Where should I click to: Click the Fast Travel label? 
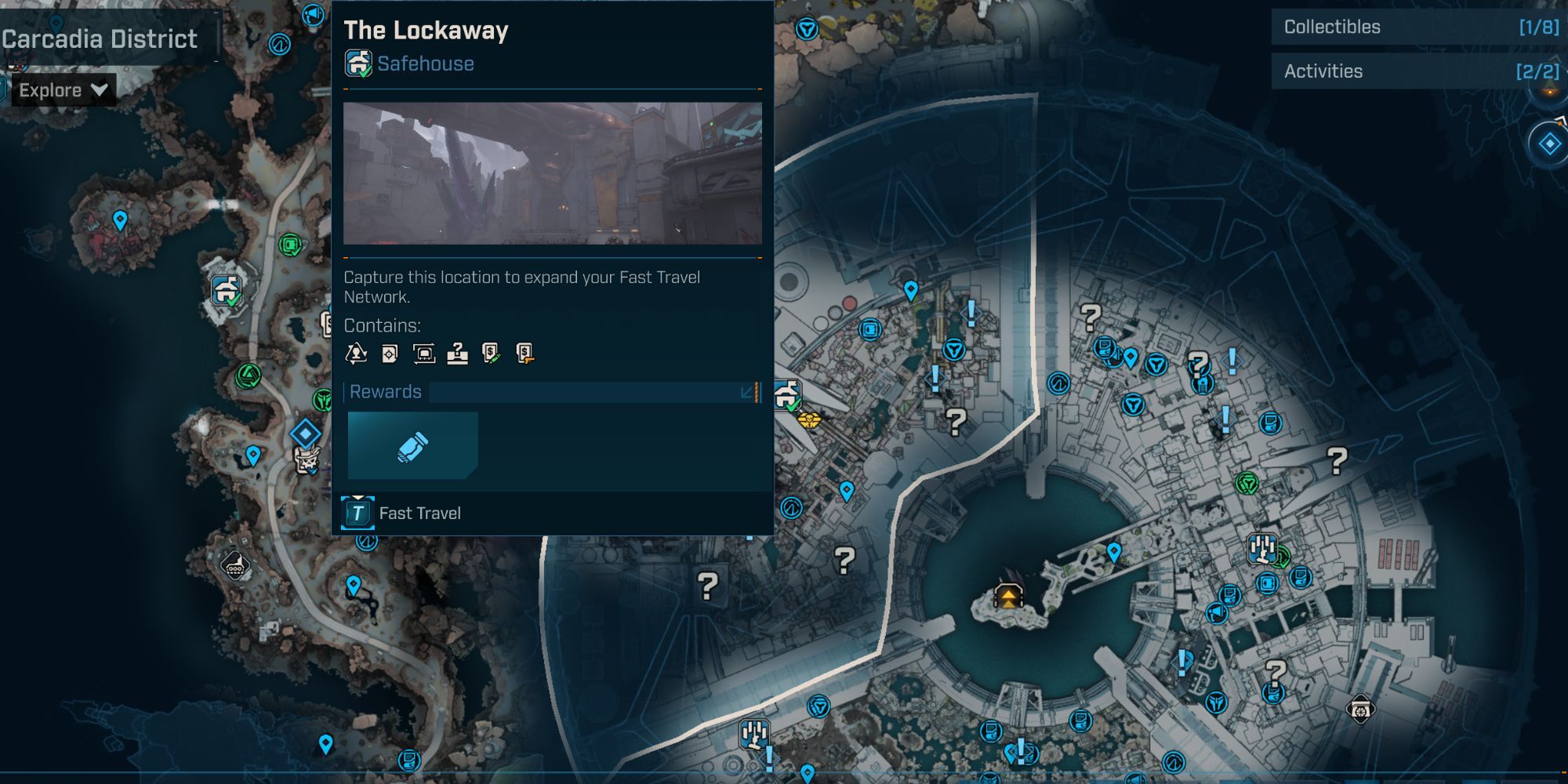click(x=419, y=514)
